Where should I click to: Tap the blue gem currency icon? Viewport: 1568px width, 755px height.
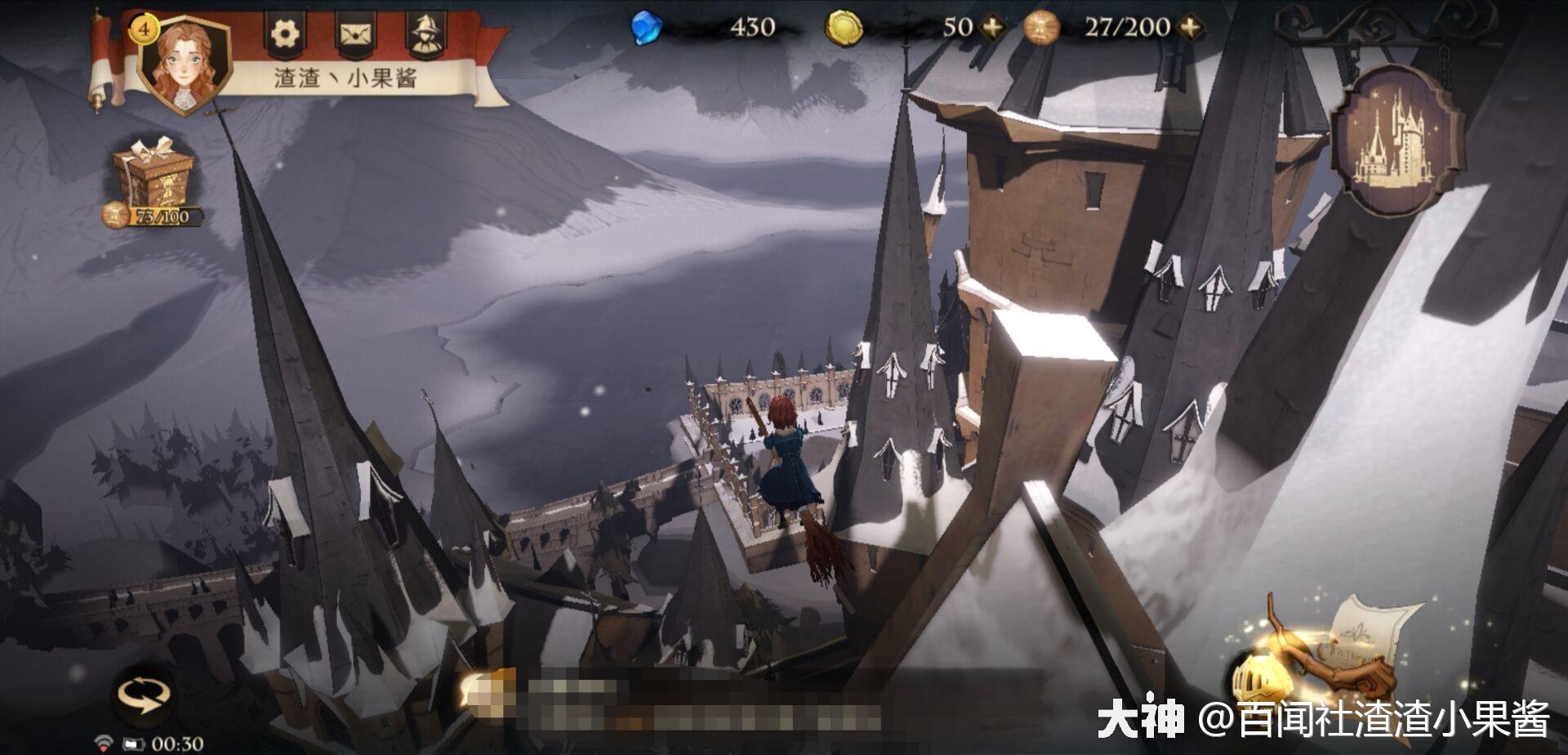tap(646, 28)
